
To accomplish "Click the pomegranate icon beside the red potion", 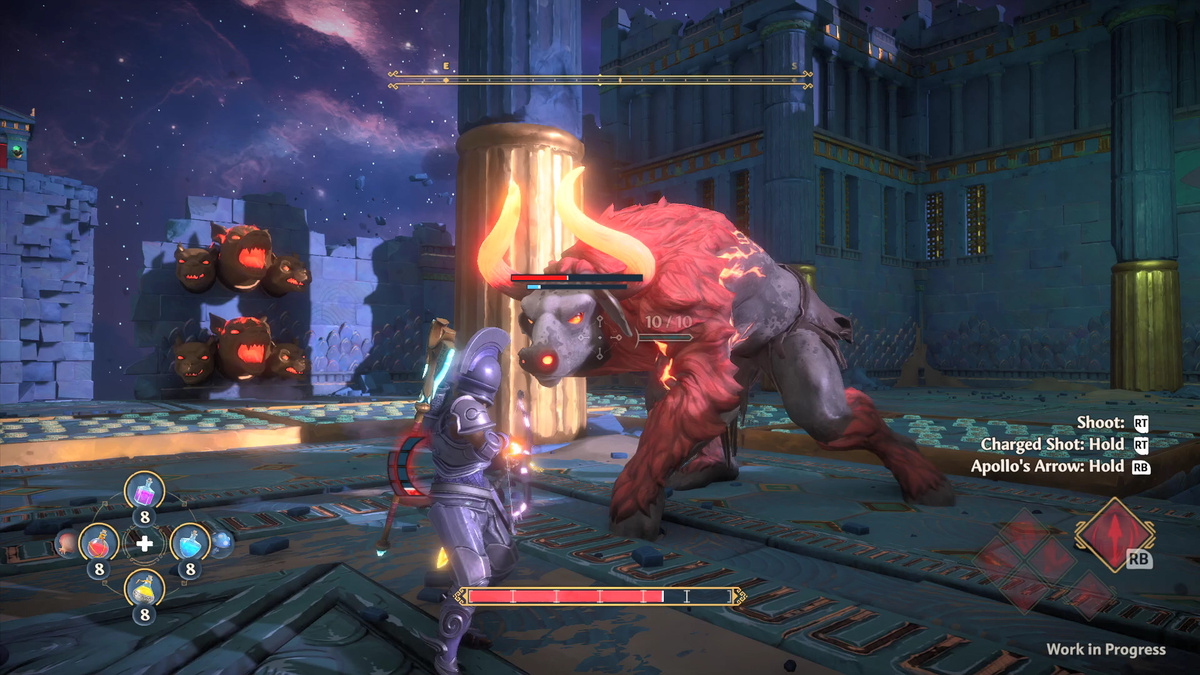I will (x=66, y=543).
